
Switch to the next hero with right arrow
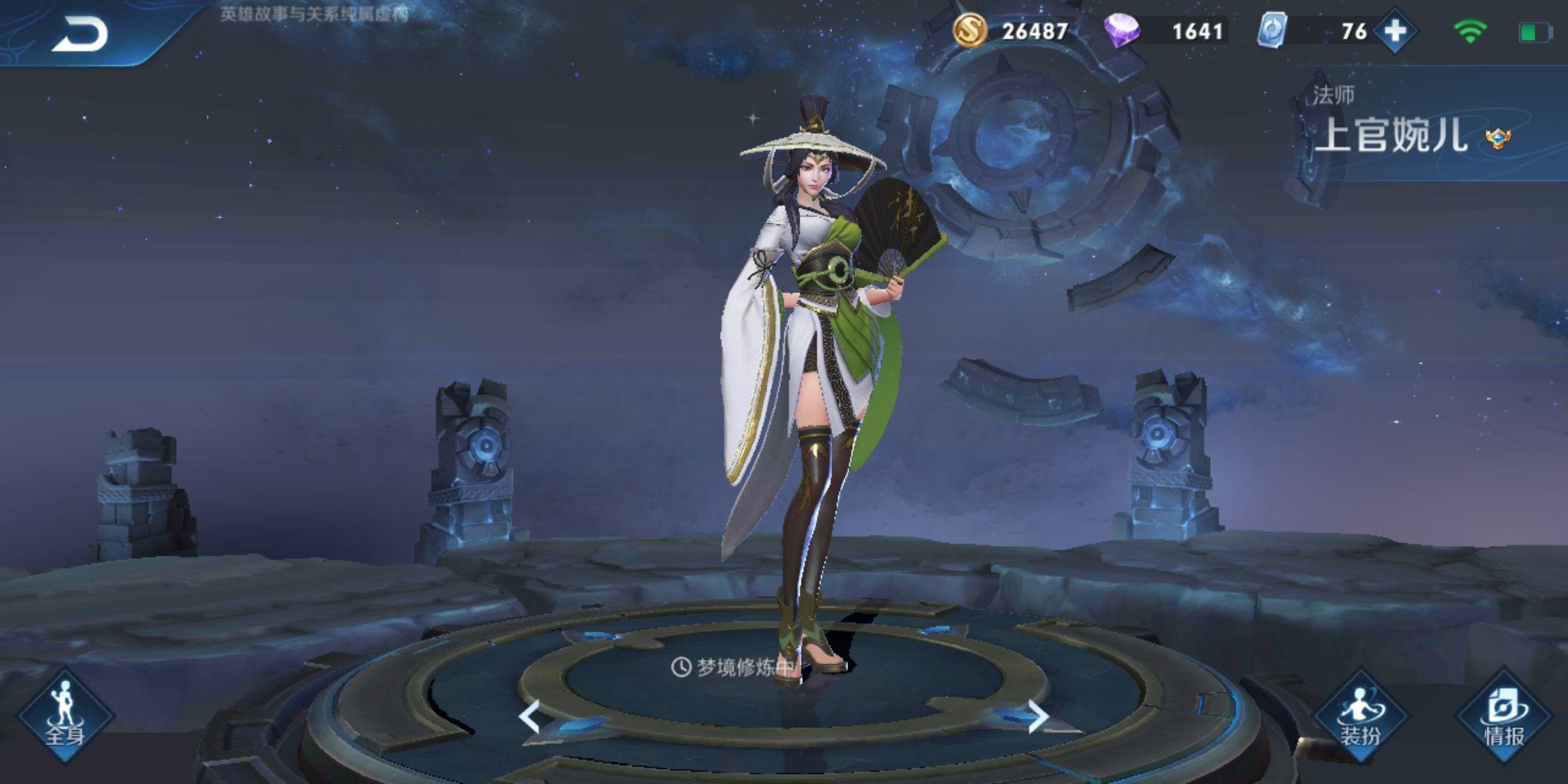(x=1038, y=716)
